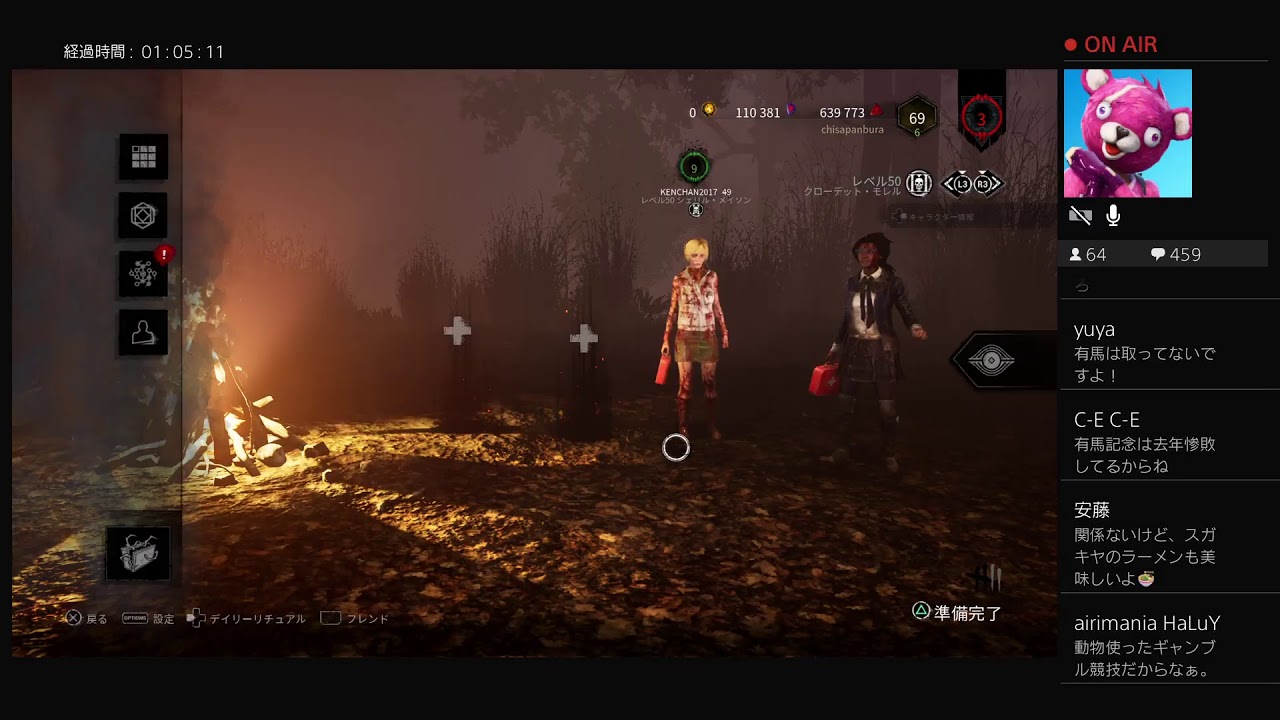Image resolution: width=1280 pixels, height=720 pixels.
Task: Open the hexagon-and-diamond menu icon
Action: click(144, 215)
